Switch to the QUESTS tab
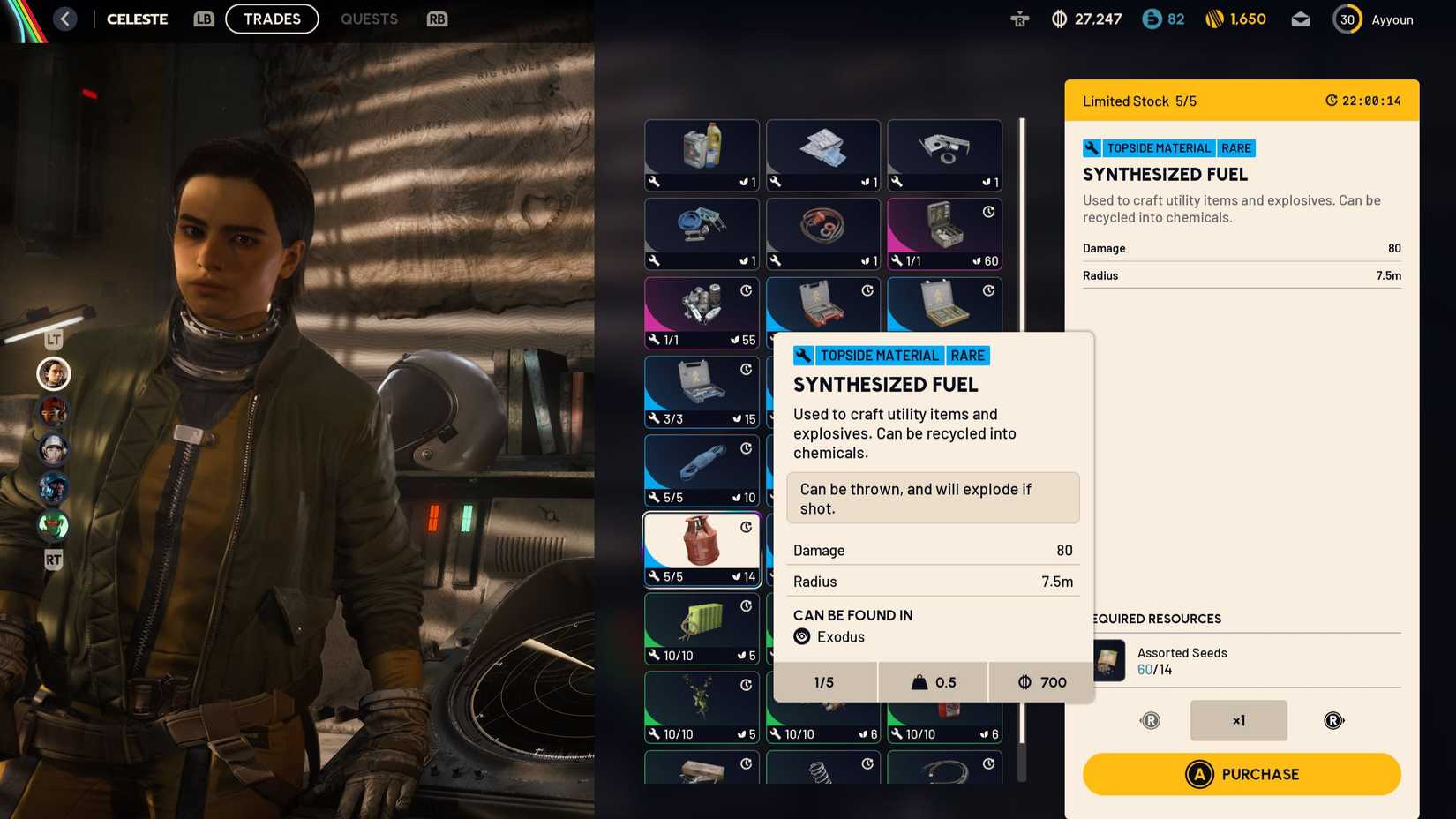This screenshot has width=1456, height=819. 369,19
